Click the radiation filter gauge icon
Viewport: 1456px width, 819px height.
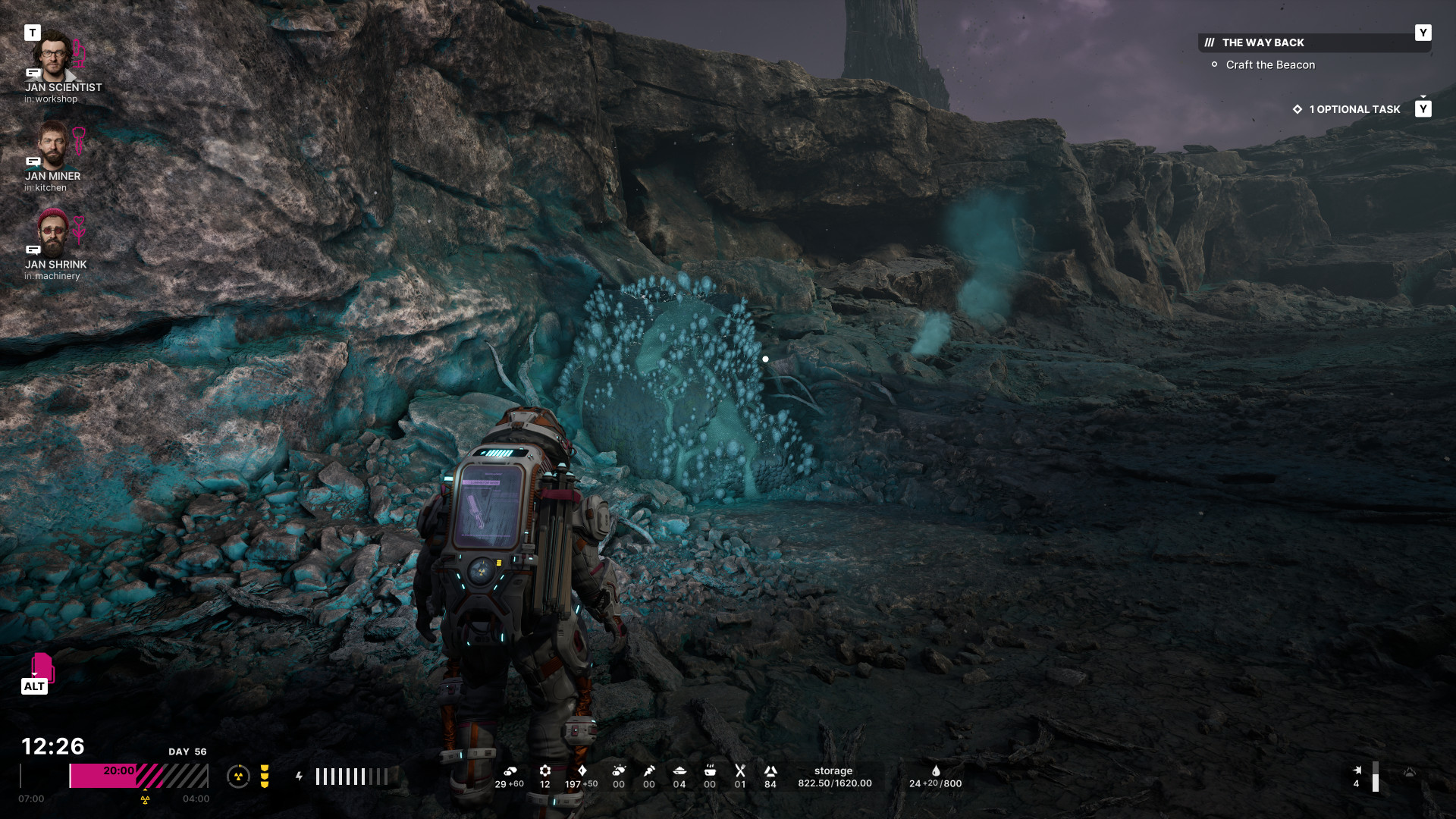[x=238, y=777]
